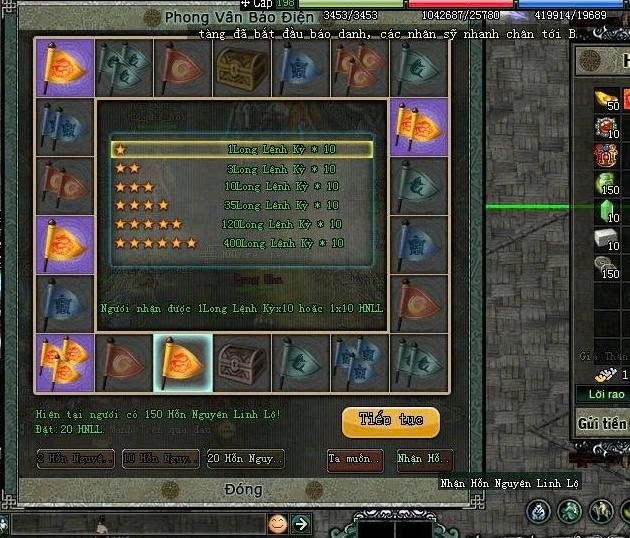The height and width of the screenshot is (538, 630).
Task: Click the Tiếp tục continue button
Action: [390, 421]
